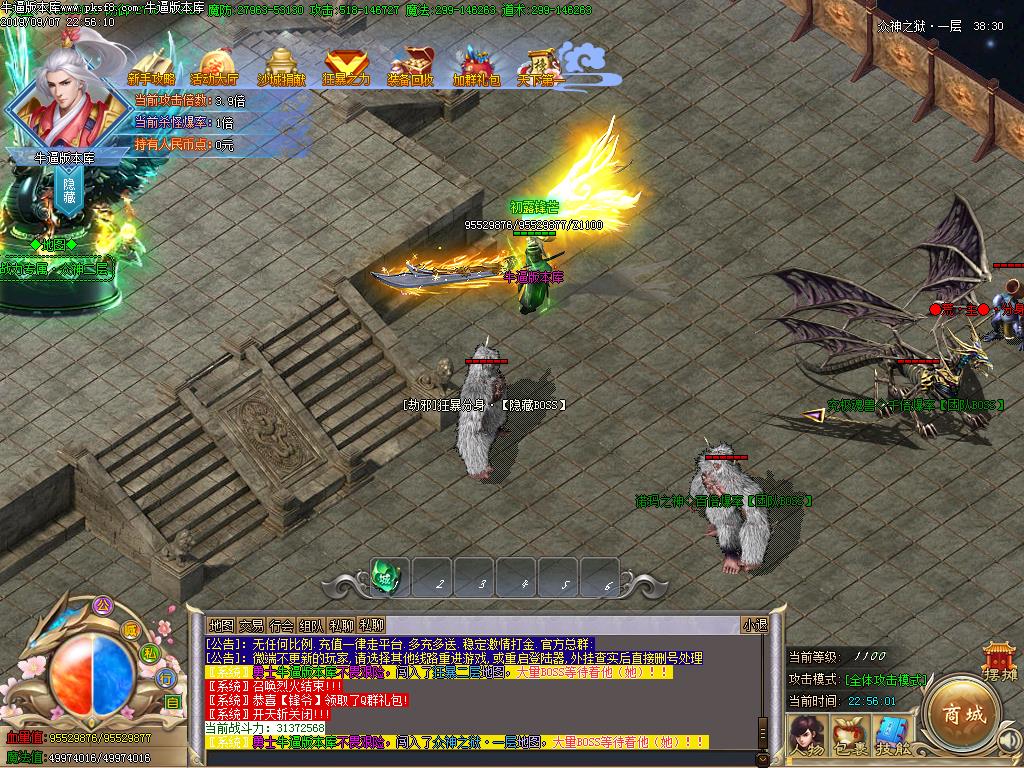The height and width of the screenshot is (768, 1024).
Task: Open the 商城 shop
Action: 962,714
